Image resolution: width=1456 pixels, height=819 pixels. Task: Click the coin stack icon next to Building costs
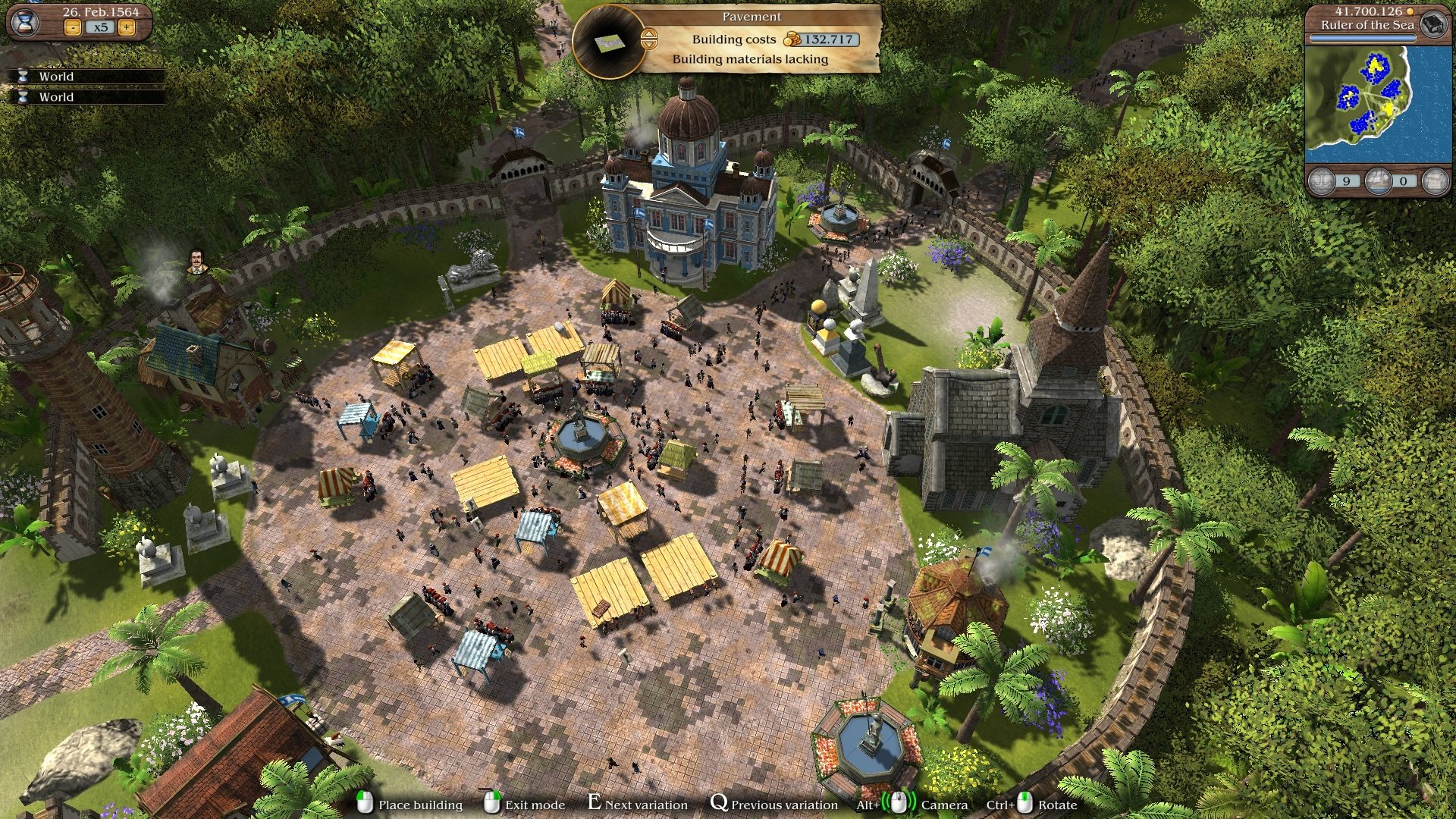[x=791, y=39]
